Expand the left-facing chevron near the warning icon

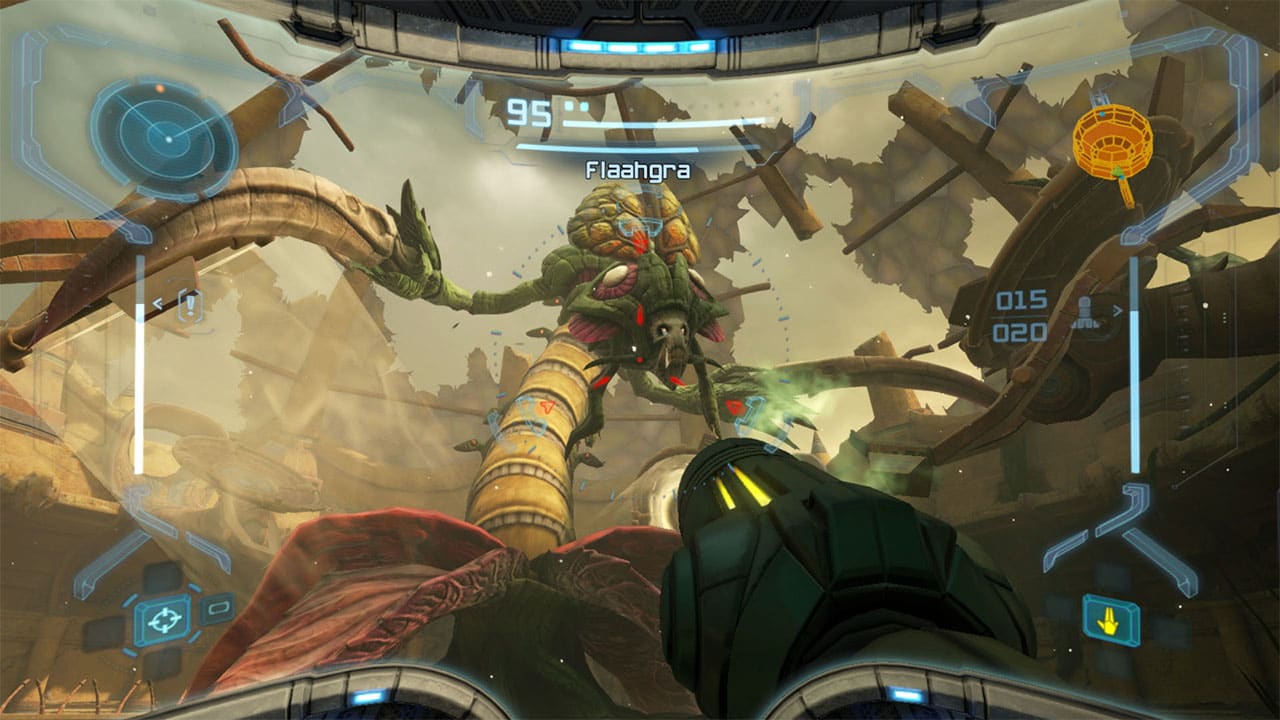[158, 303]
